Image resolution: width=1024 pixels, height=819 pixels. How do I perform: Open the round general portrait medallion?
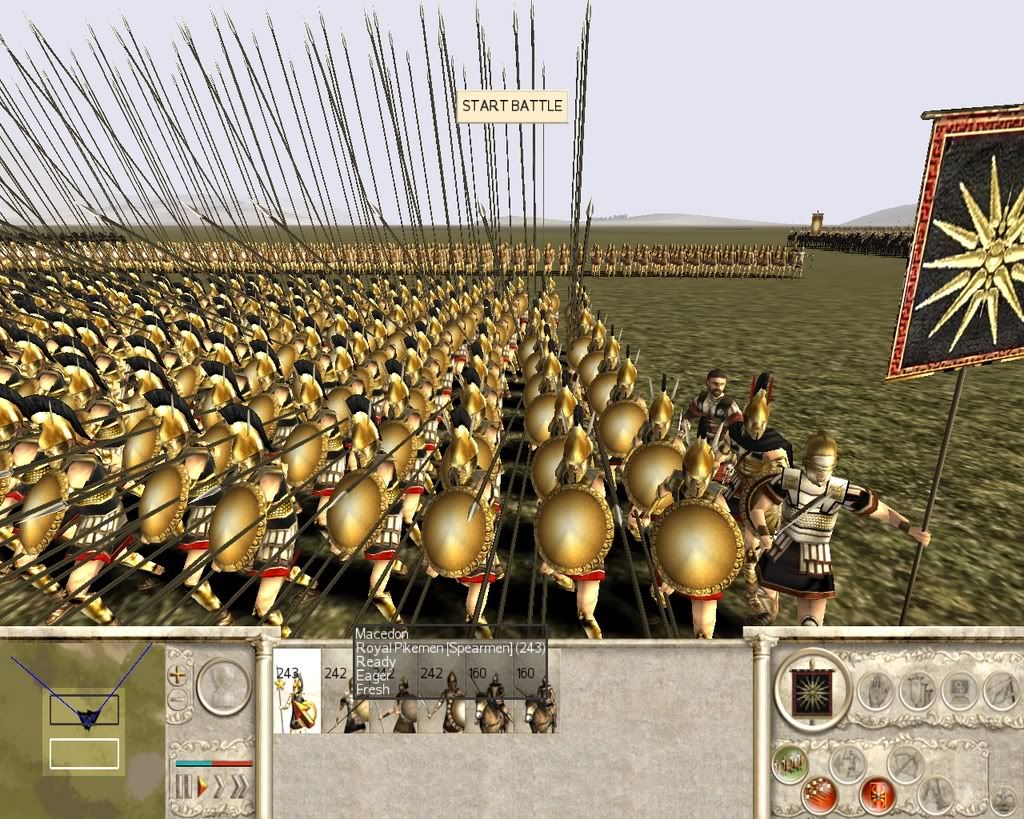tap(223, 685)
